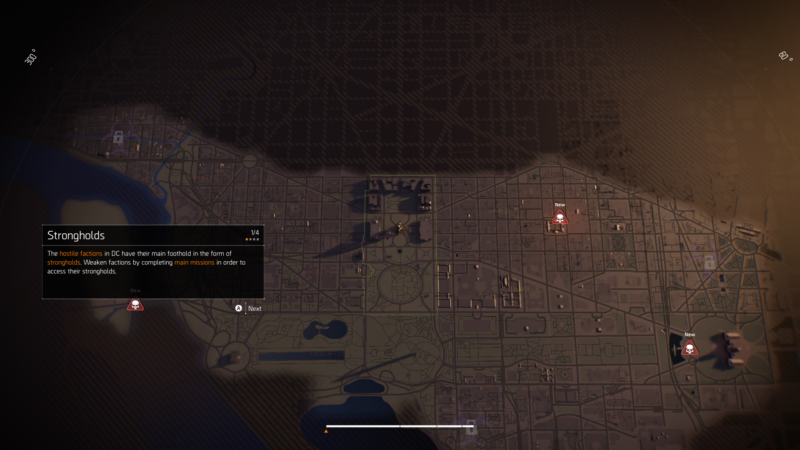The image size is (800, 450).
Task: Select the stronghold marker under the tutorial panel
Action: click(135, 304)
